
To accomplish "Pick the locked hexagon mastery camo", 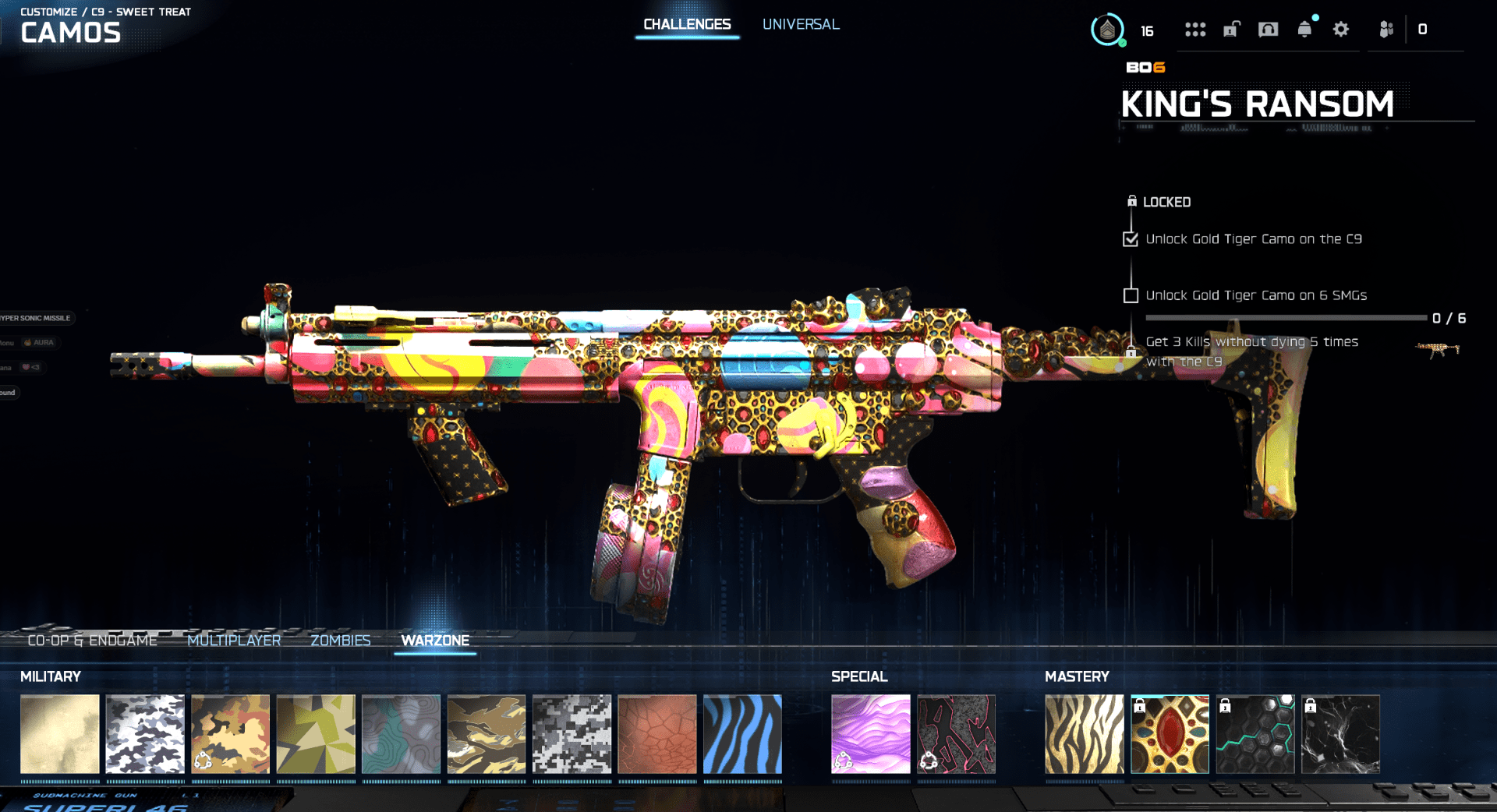I will point(1255,734).
